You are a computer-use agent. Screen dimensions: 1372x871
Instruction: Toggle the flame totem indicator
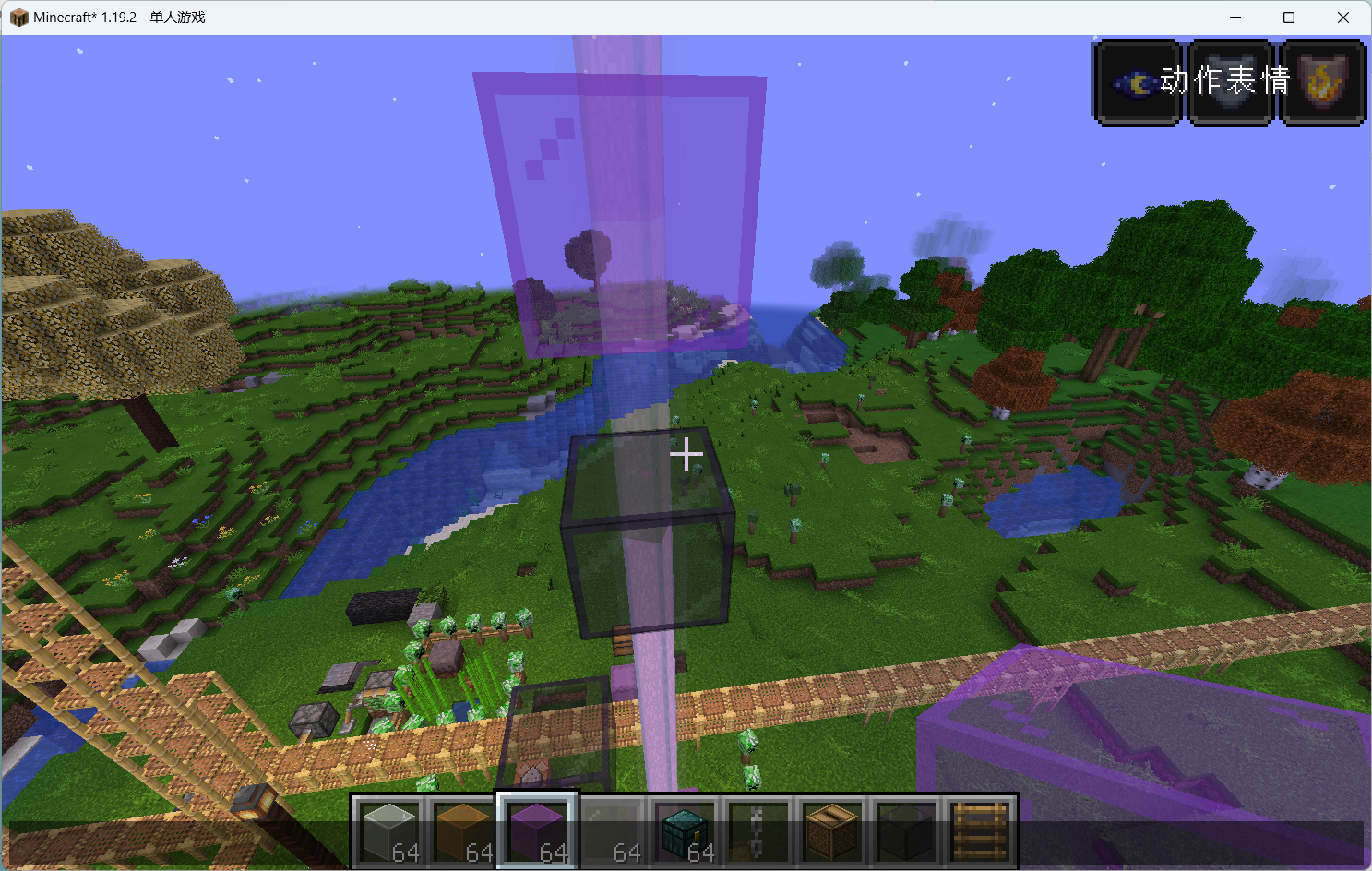(1321, 82)
